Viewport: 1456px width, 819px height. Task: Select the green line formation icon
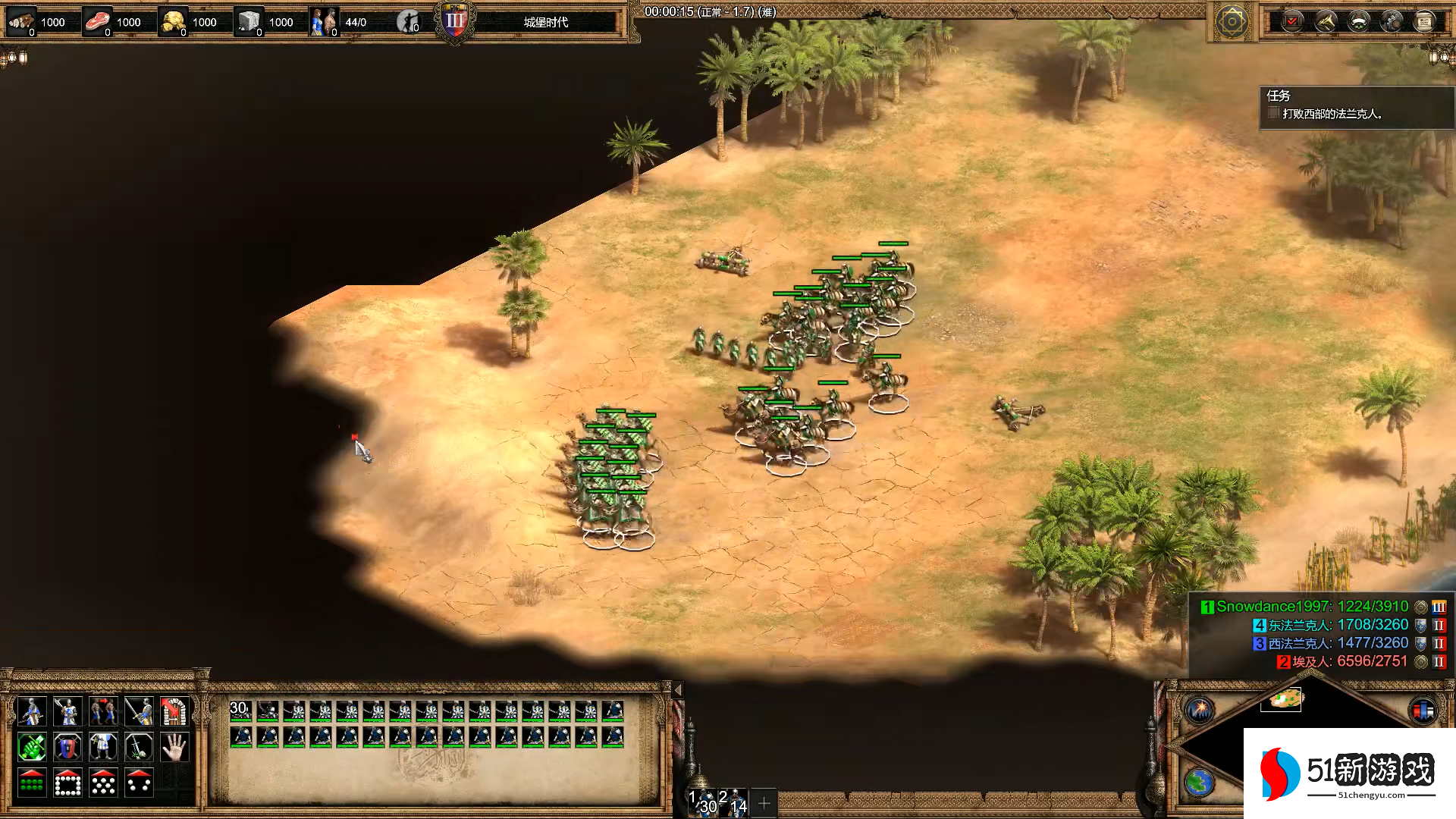[32, 783]
